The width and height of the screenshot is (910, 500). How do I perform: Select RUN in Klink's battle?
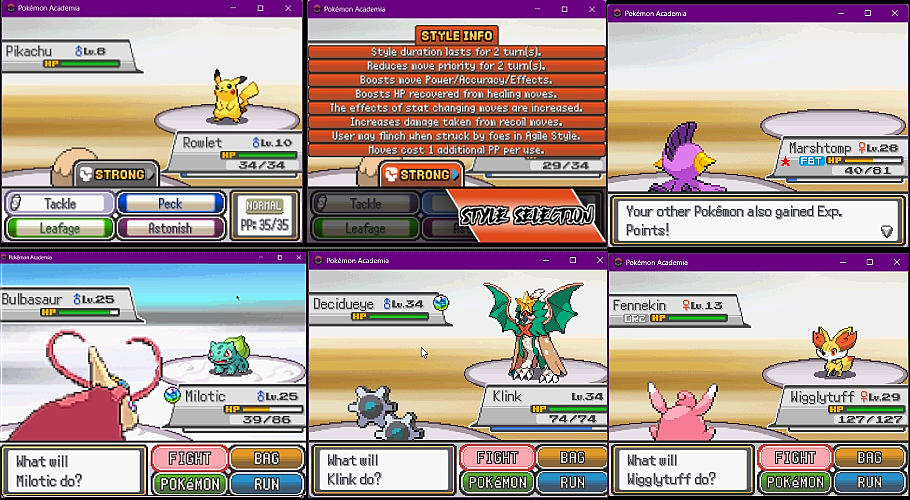(572, 483)
